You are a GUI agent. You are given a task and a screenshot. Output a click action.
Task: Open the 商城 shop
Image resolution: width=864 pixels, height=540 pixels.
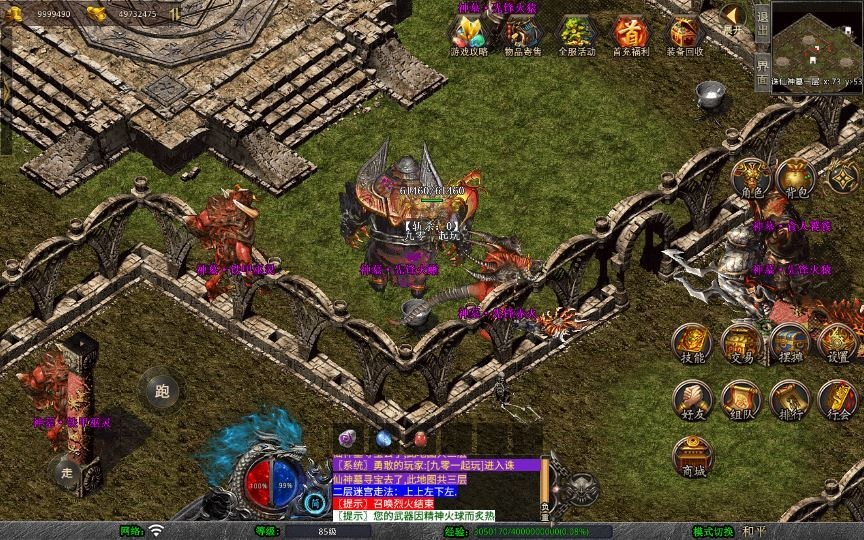(x=692, y=456)
